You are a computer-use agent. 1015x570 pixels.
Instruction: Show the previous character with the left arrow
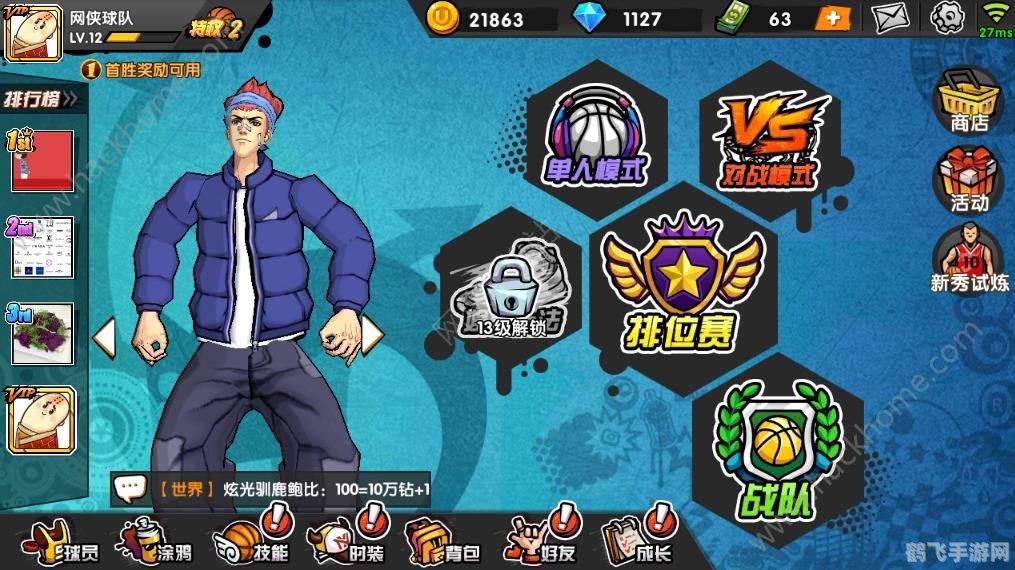click(x=104, y=337)
